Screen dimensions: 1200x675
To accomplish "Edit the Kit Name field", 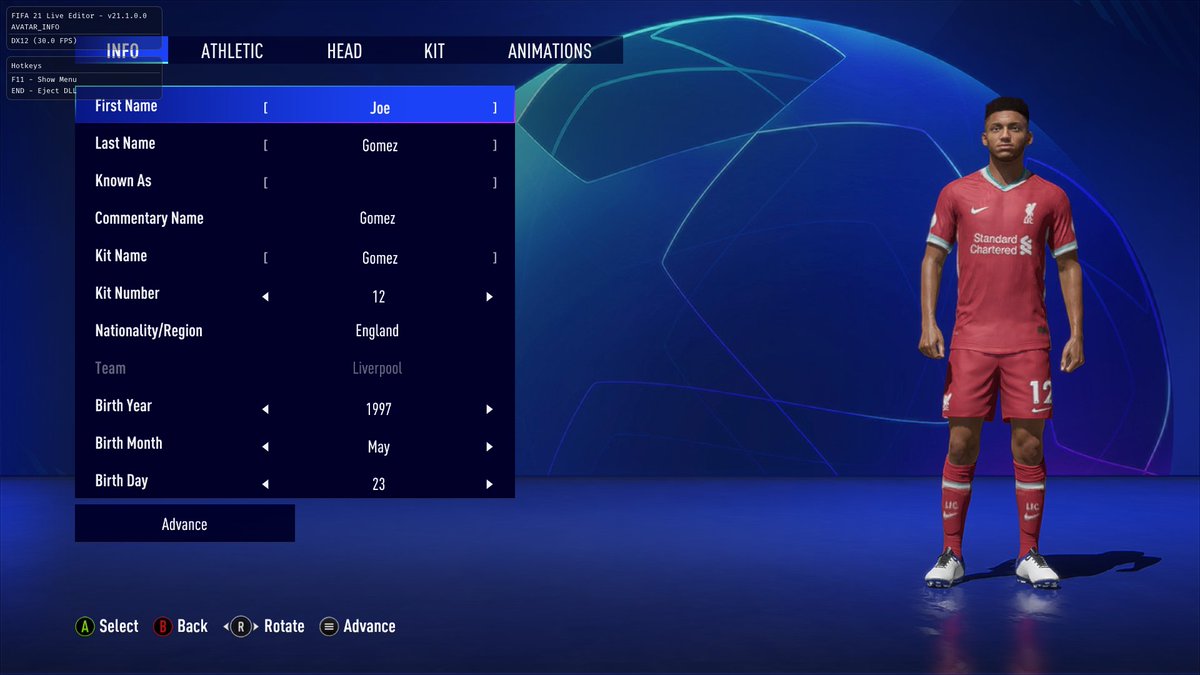I will [x=380, y=258].
